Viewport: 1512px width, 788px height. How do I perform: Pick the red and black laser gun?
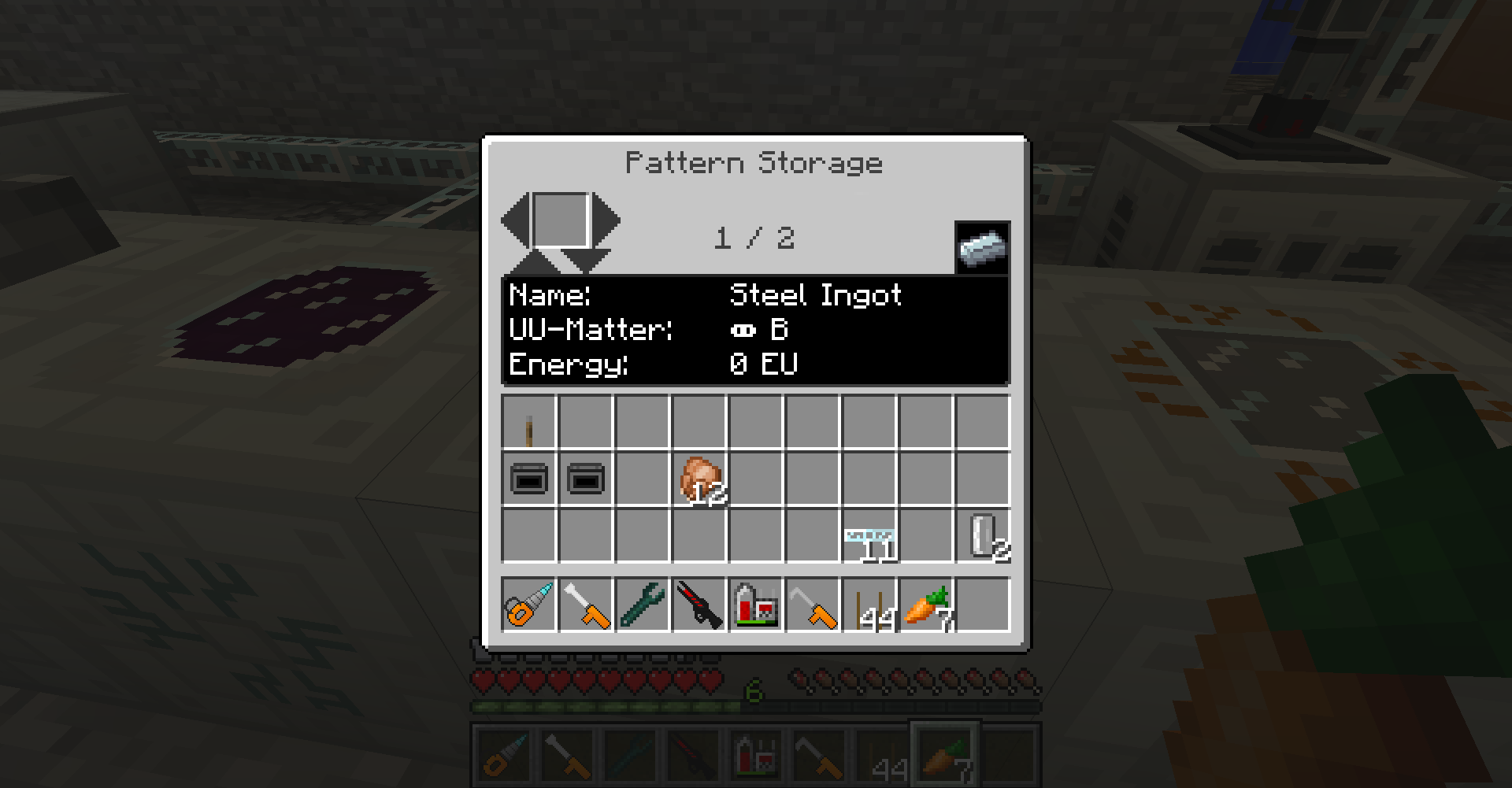pos(699,605)
